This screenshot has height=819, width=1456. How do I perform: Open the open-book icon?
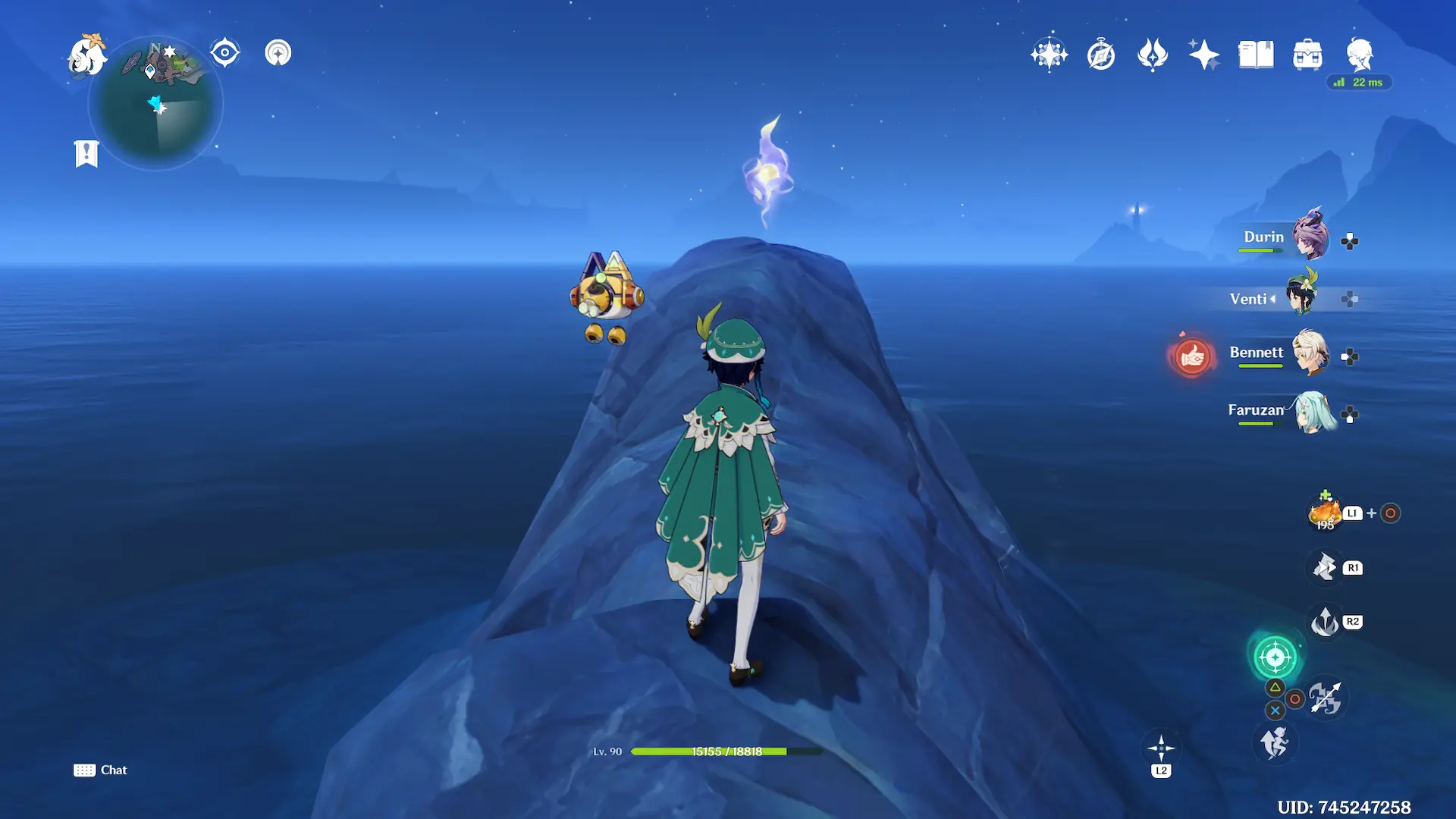coord(1256,55)
